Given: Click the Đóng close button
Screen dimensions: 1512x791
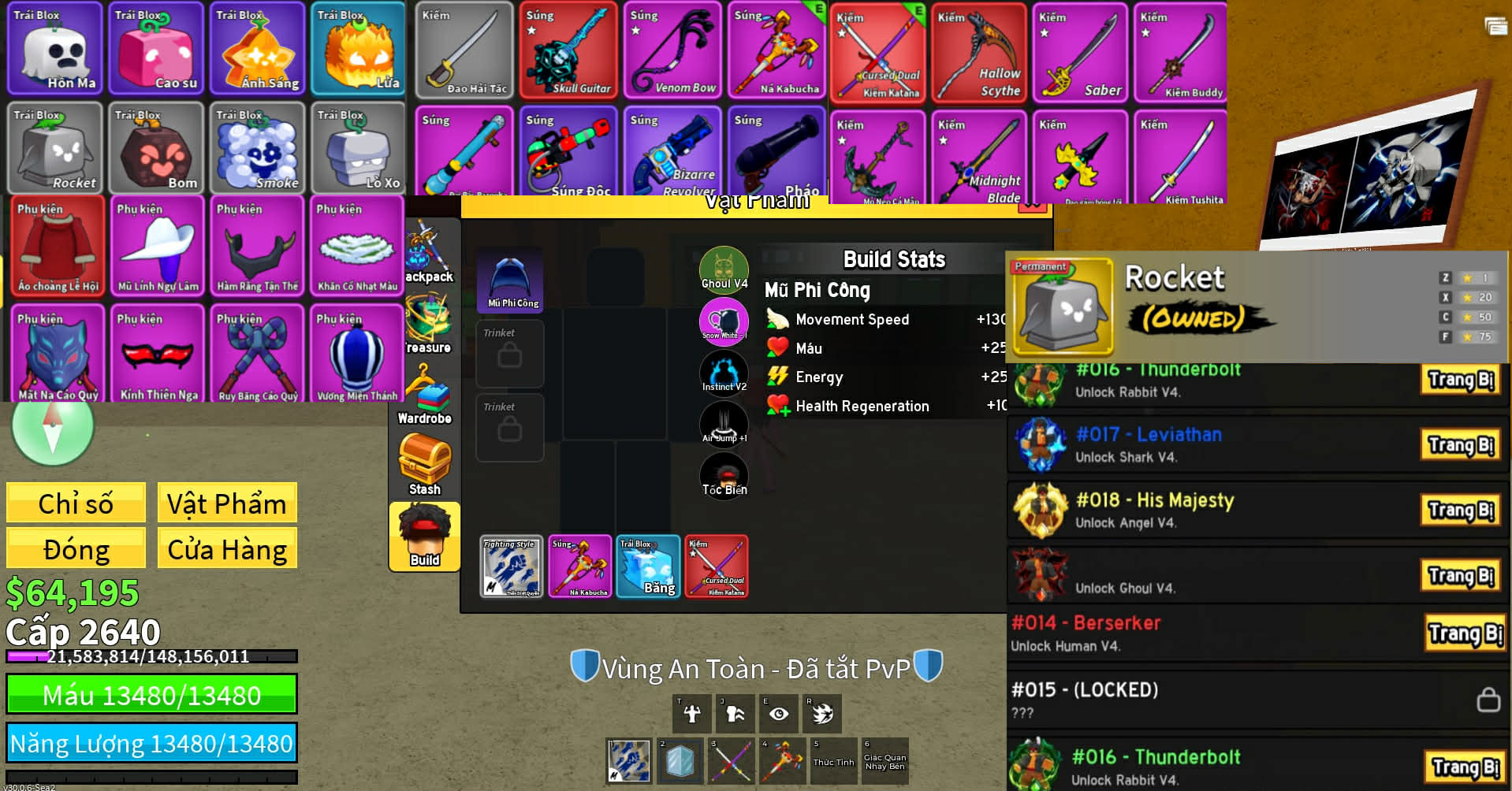Looking at the screenshot, I should (x=76, y=548).
